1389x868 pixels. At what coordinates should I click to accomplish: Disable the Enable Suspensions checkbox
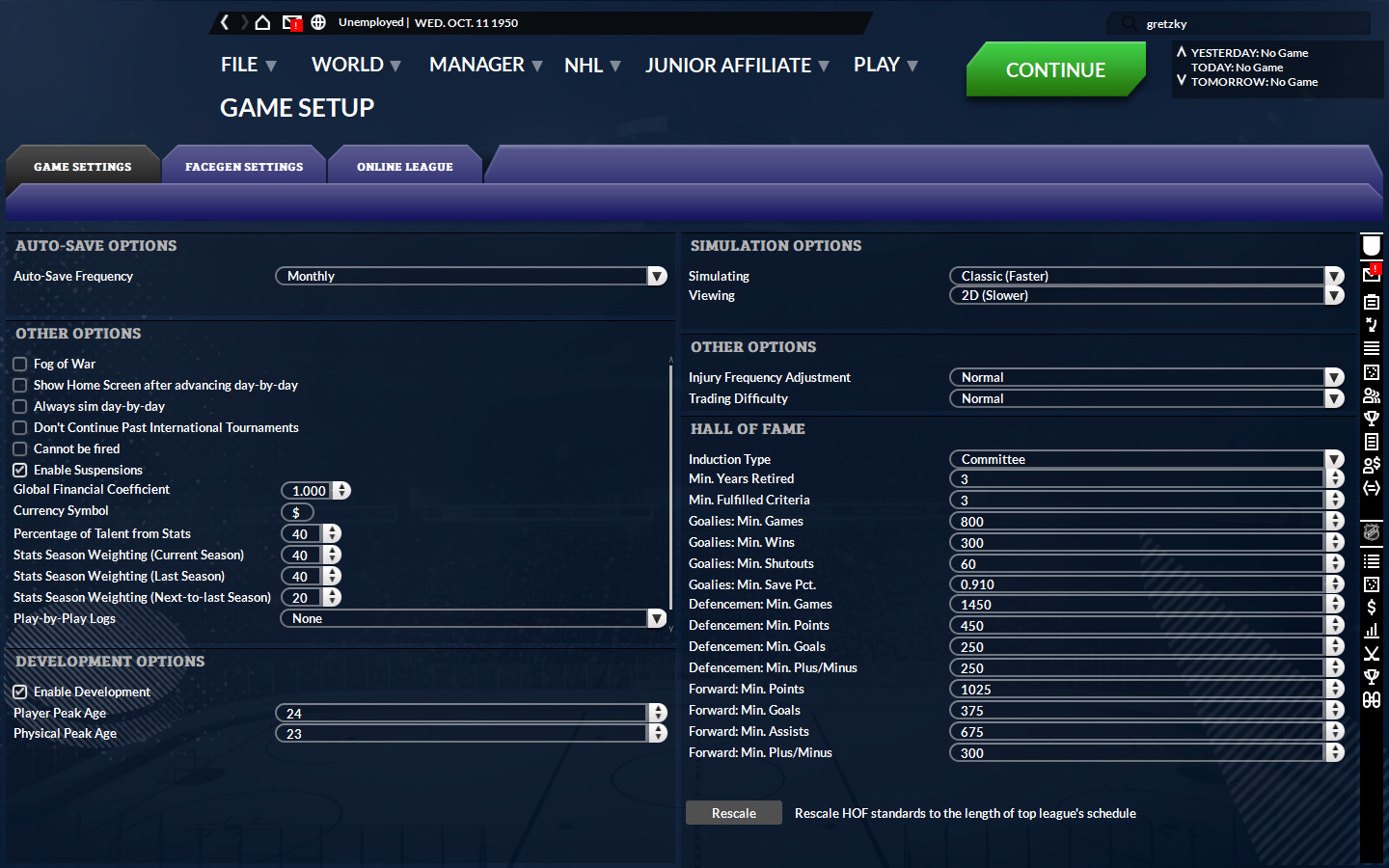point(19,470)
